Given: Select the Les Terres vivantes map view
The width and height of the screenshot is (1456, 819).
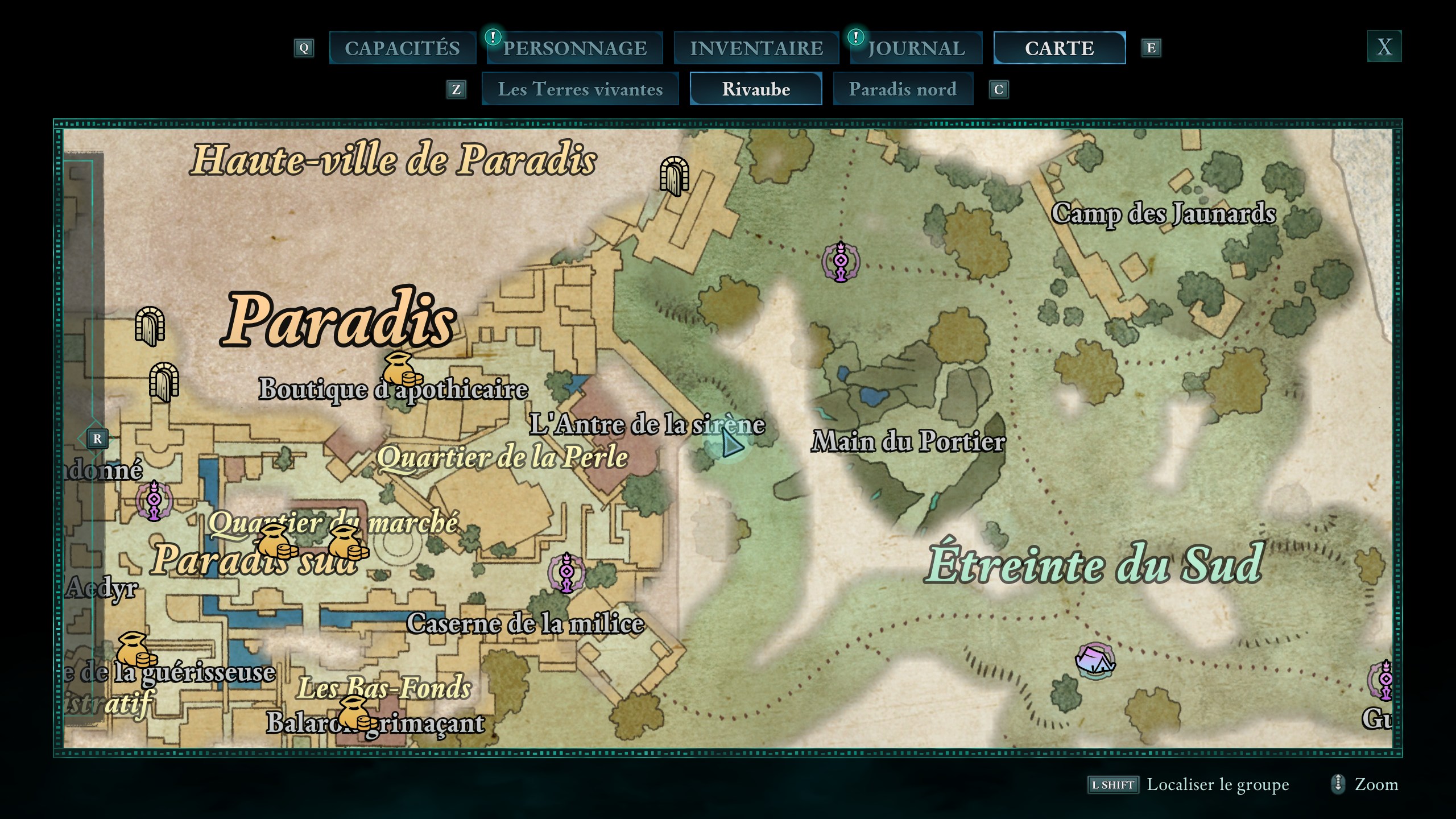Looking at the screenshot, I should tap(580, 89).
